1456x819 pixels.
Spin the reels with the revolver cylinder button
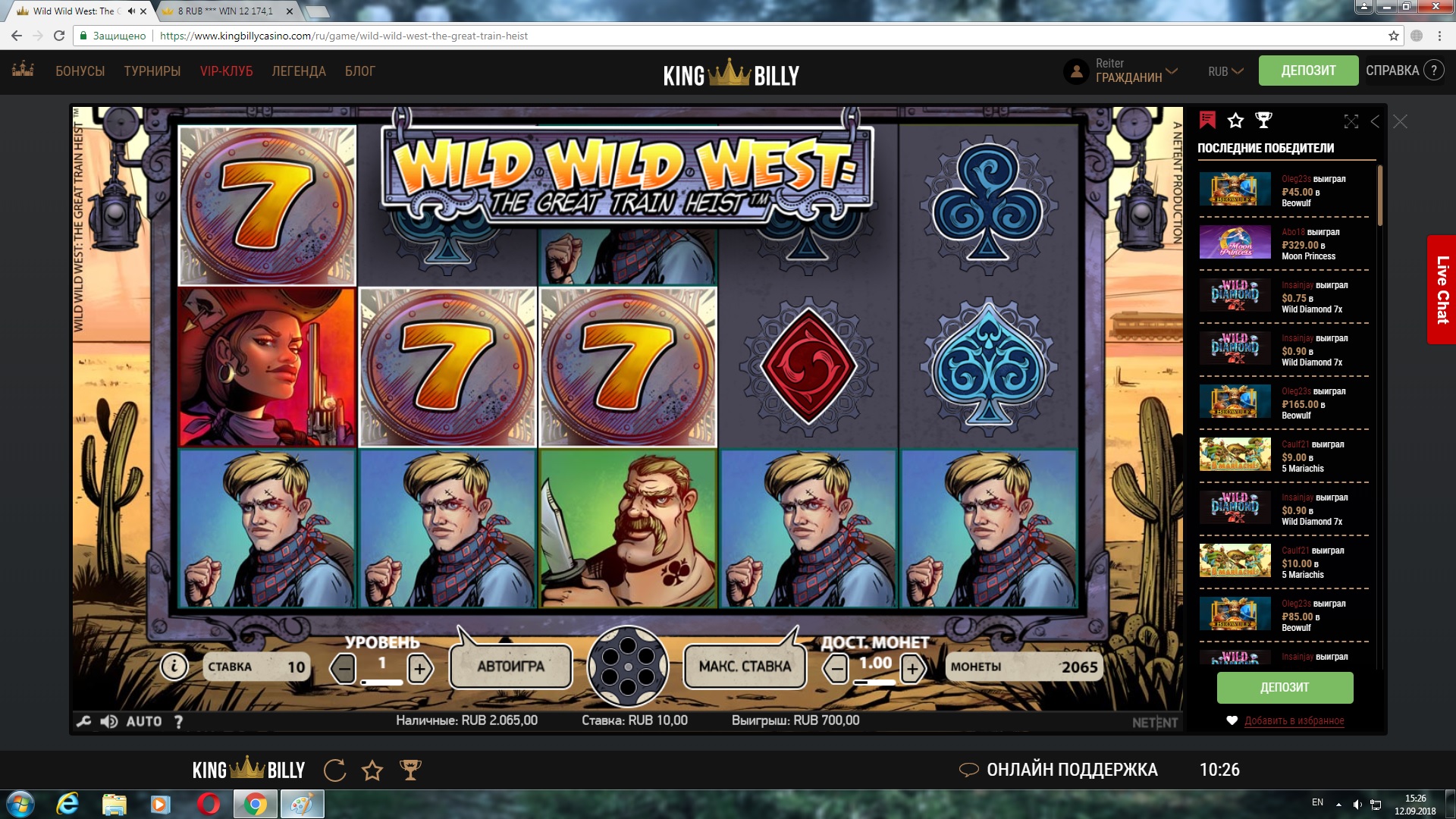pos(628,667)
